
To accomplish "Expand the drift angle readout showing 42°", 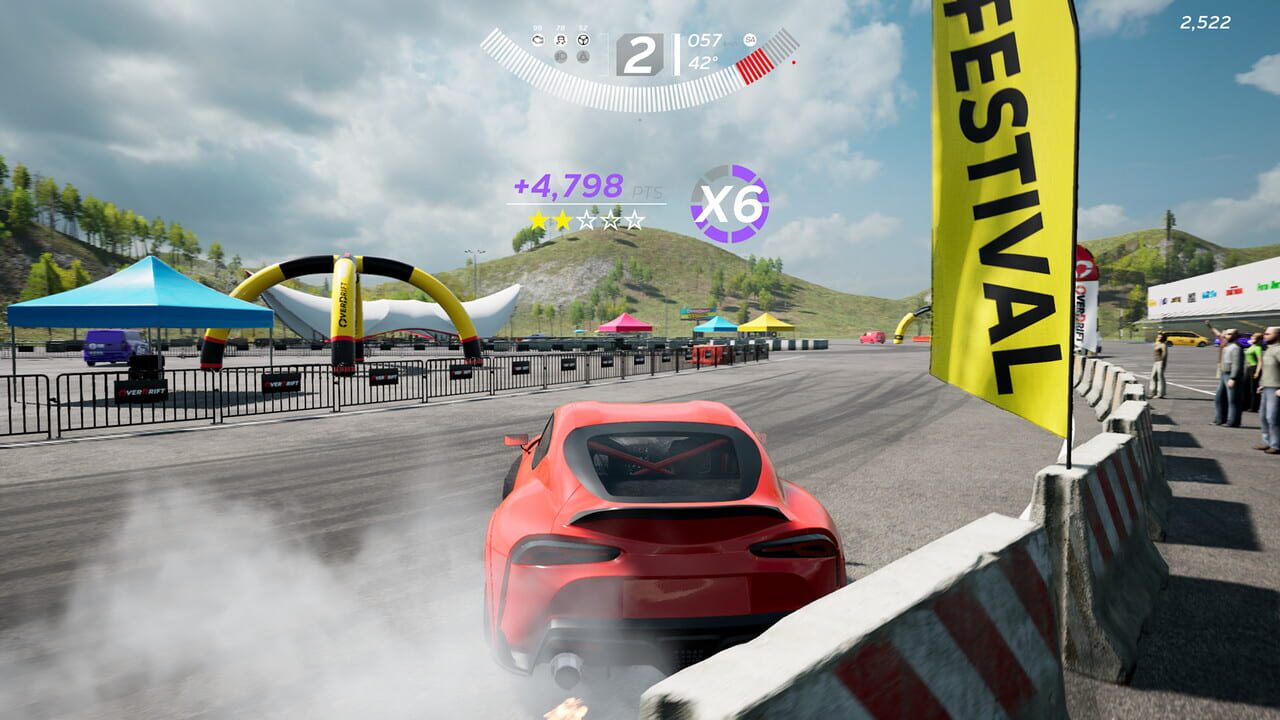I will (x=703, y=62).
